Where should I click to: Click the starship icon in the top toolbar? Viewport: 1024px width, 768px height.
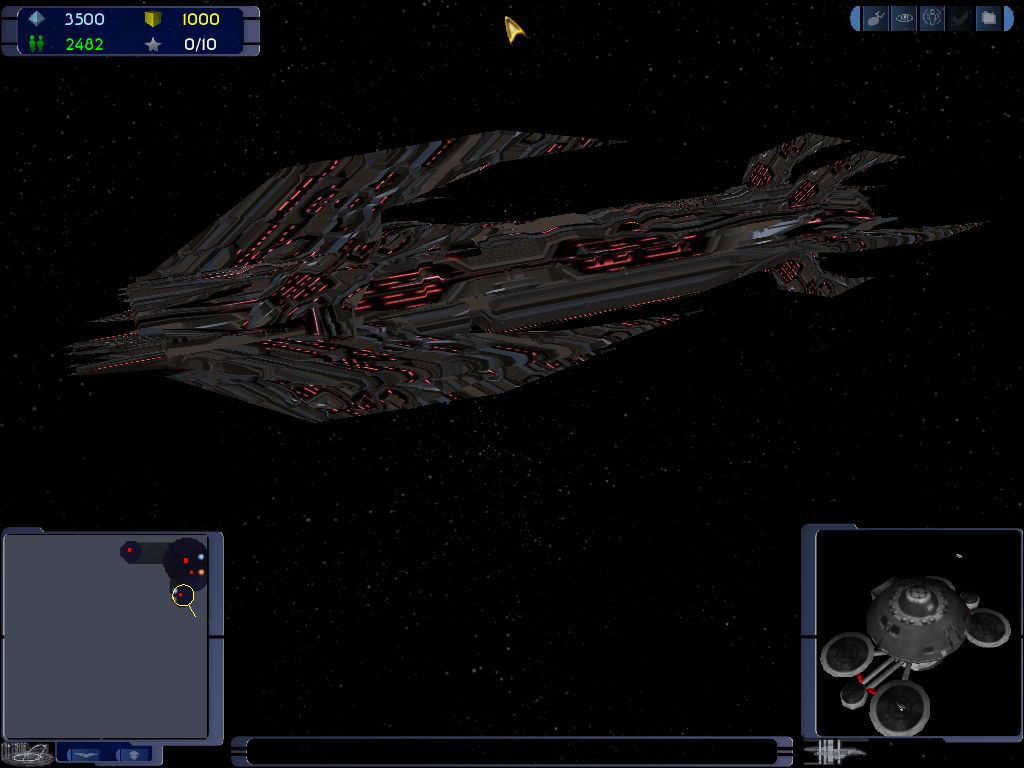tap(876, 18)
